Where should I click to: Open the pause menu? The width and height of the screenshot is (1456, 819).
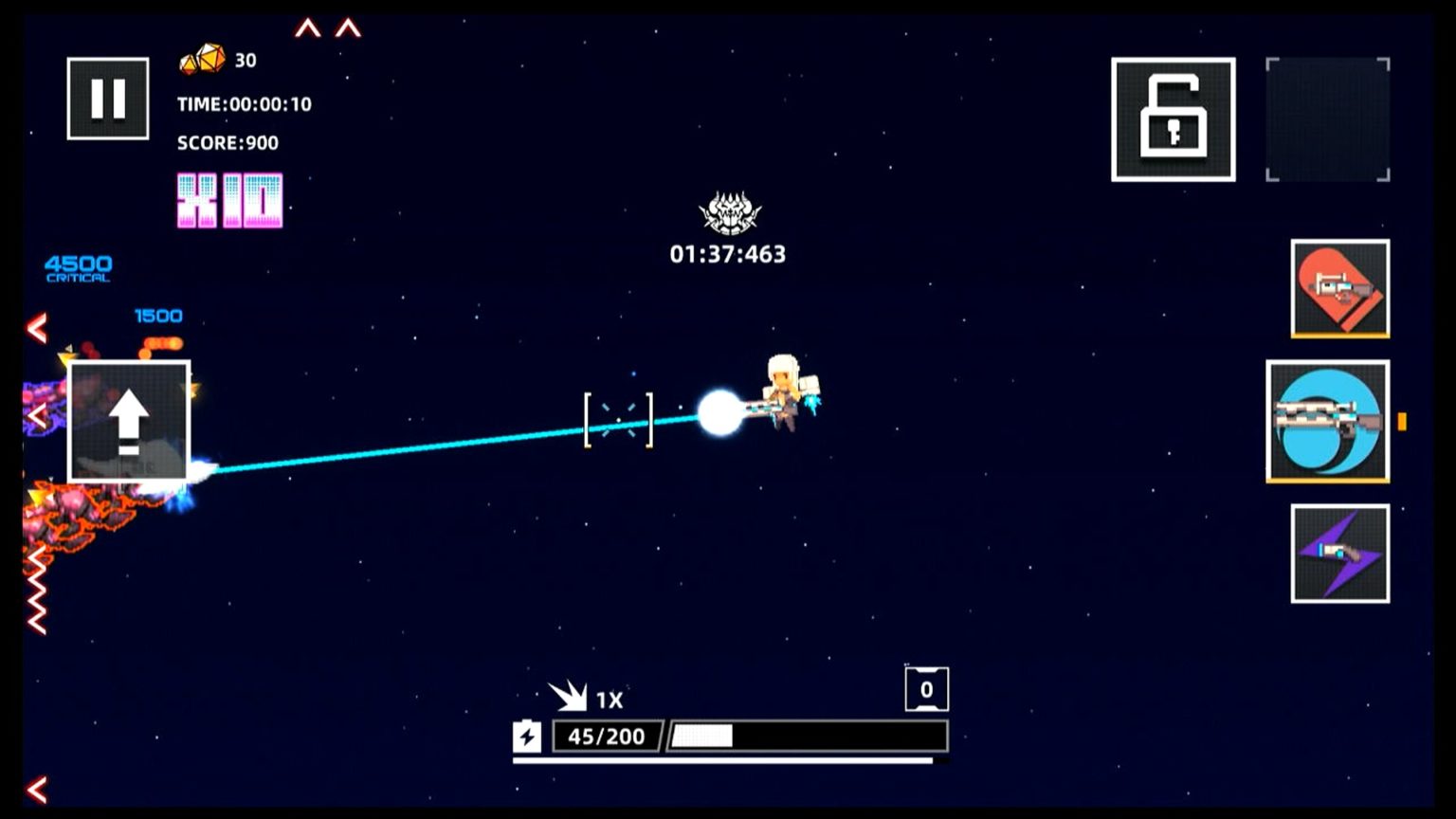pyautogui.click(x=107, y=98)
